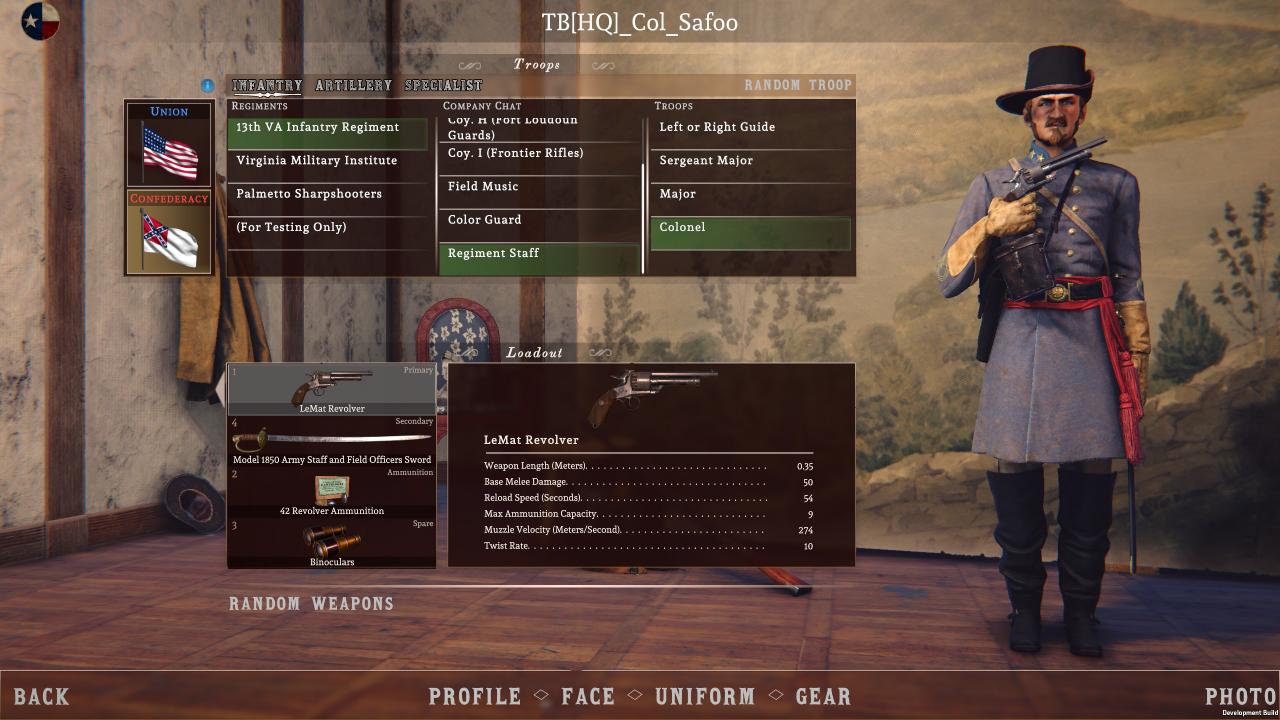Show the GEAR section

[823, 697]
